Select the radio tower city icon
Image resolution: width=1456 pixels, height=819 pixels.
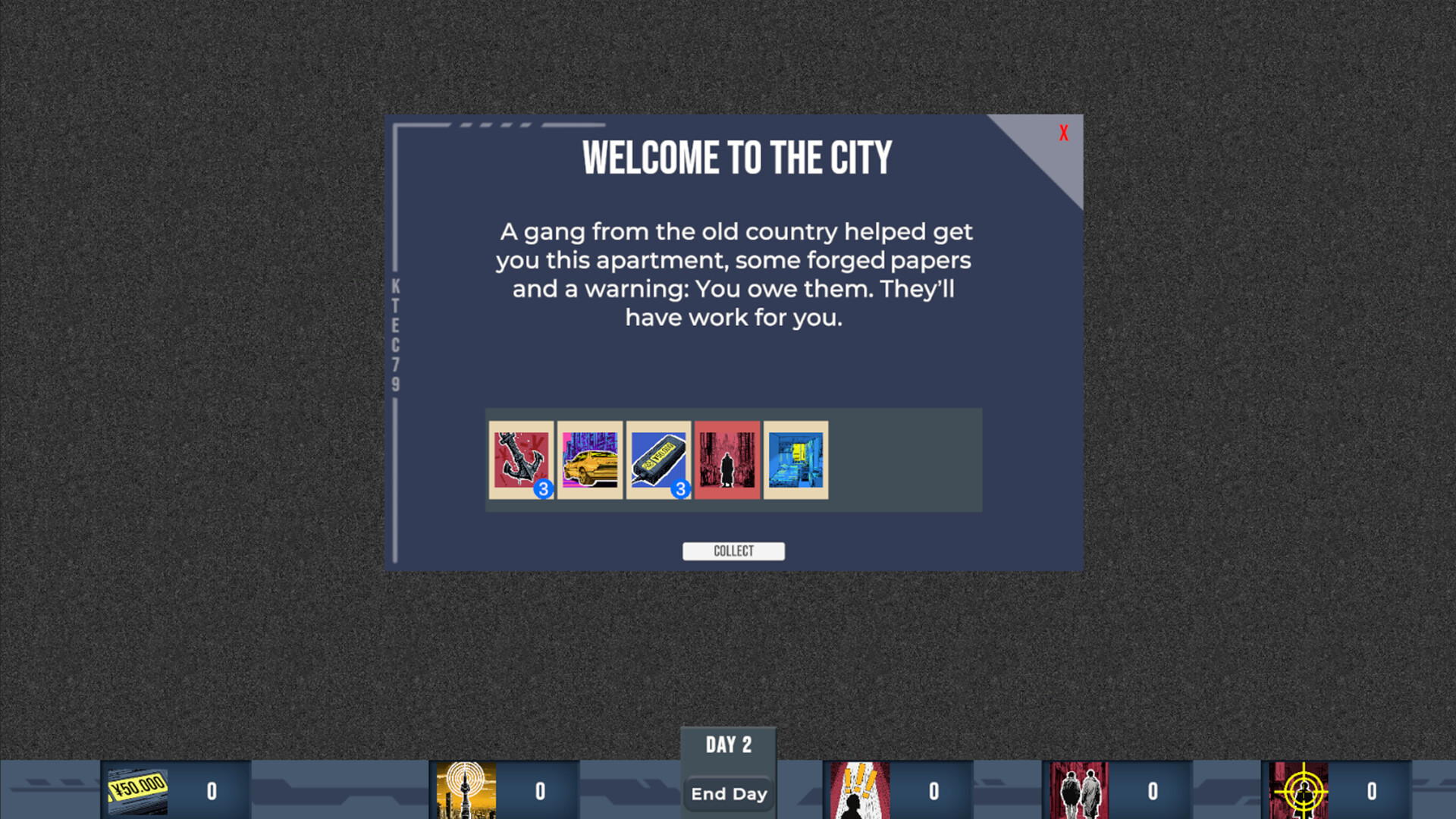[464, 789]
